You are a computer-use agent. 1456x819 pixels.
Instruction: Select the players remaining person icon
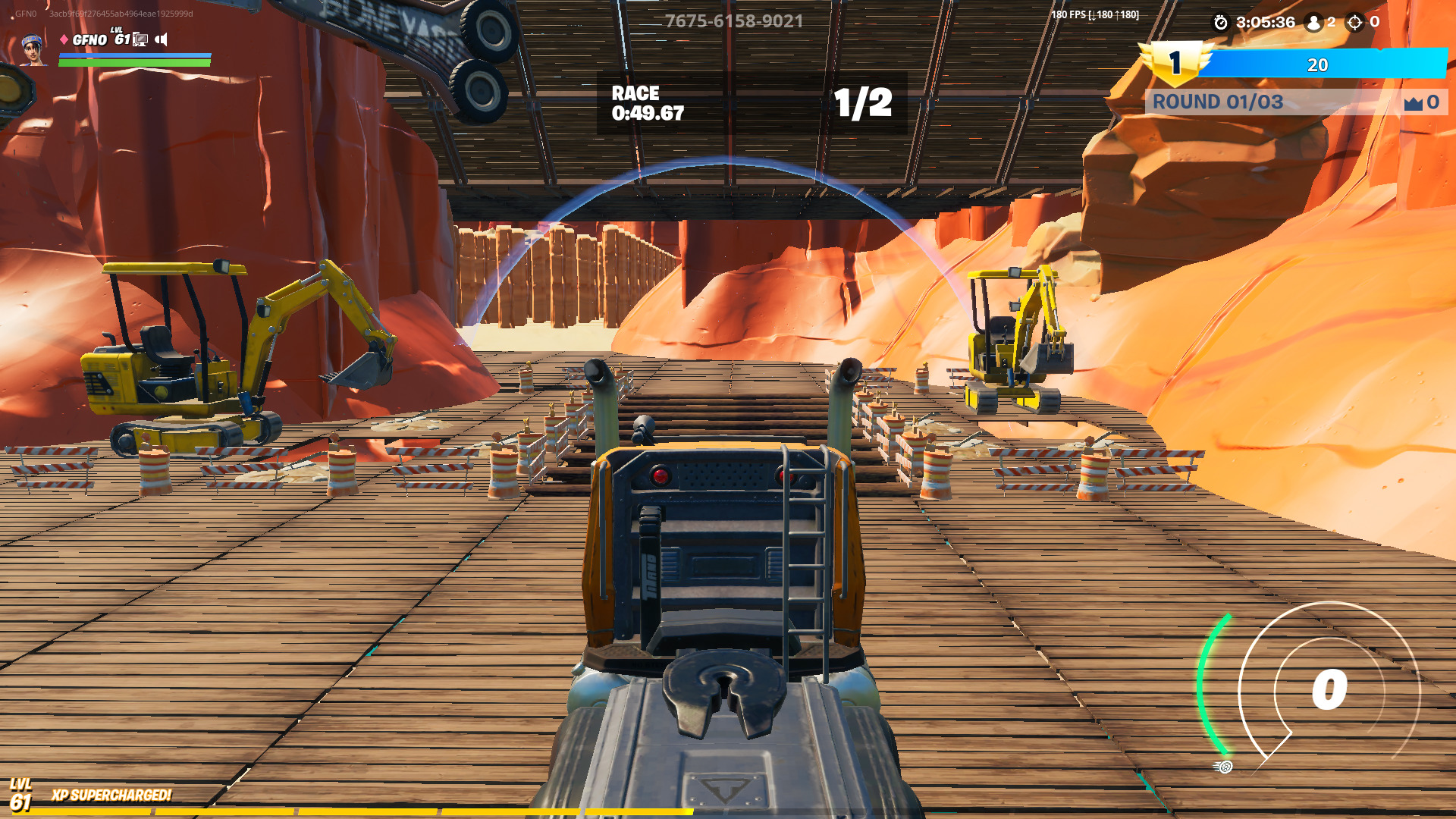[x=1313, y=23]
